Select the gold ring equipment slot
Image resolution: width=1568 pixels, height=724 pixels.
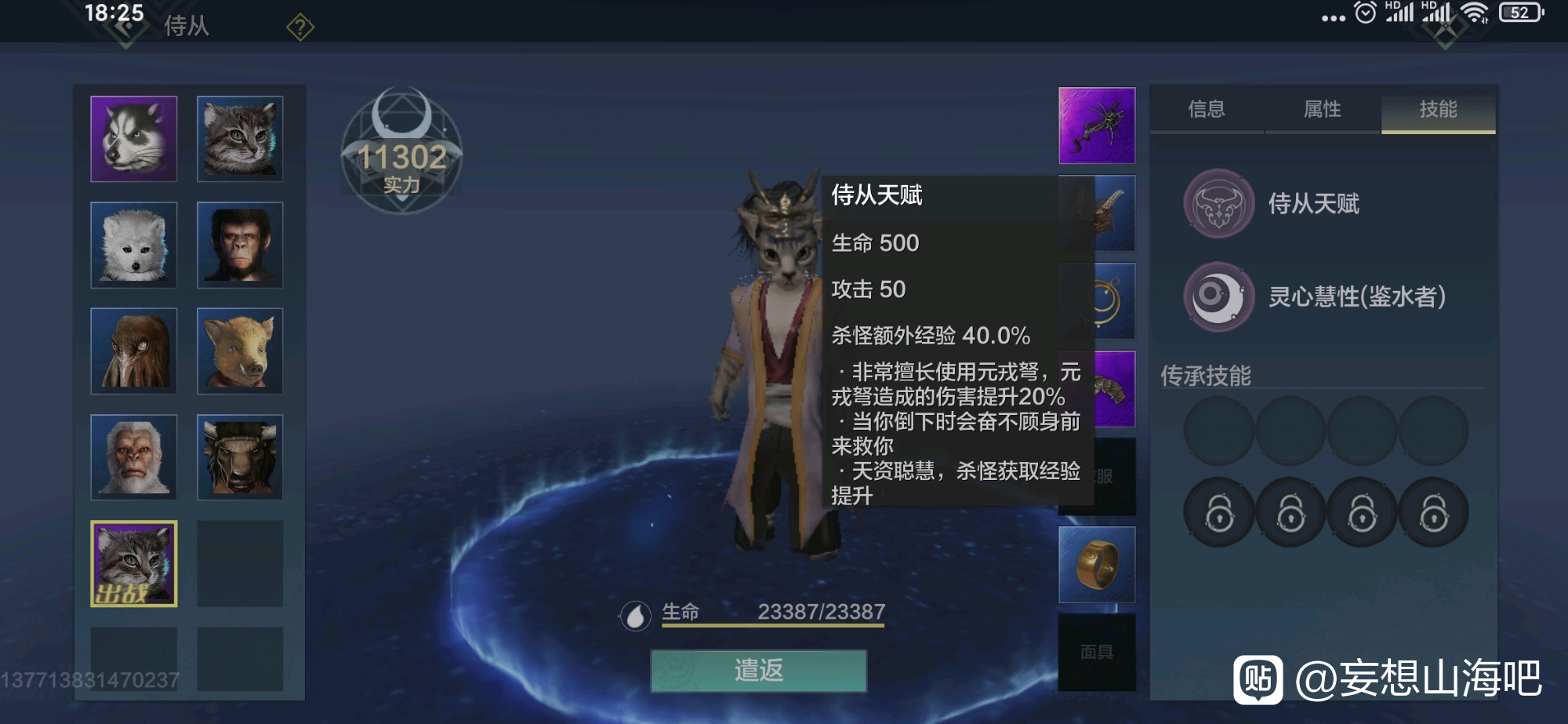click(1097, 565)
